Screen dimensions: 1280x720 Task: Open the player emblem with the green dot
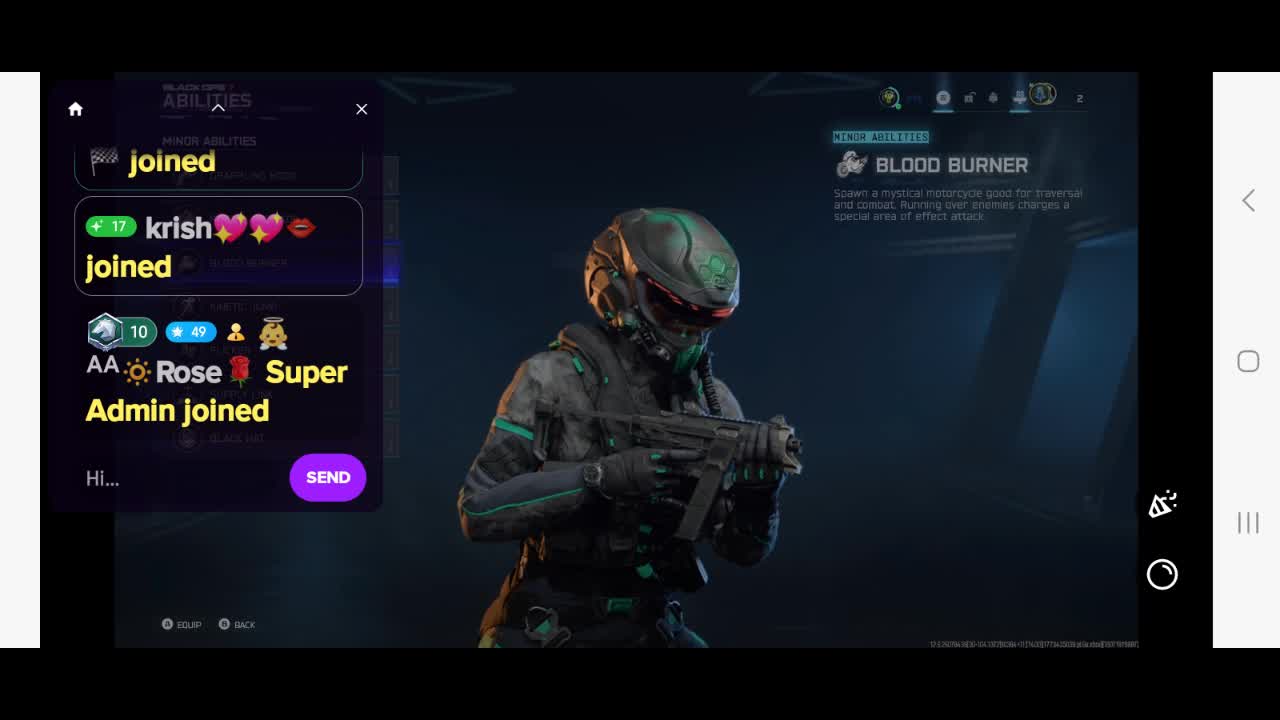[889, 97]
